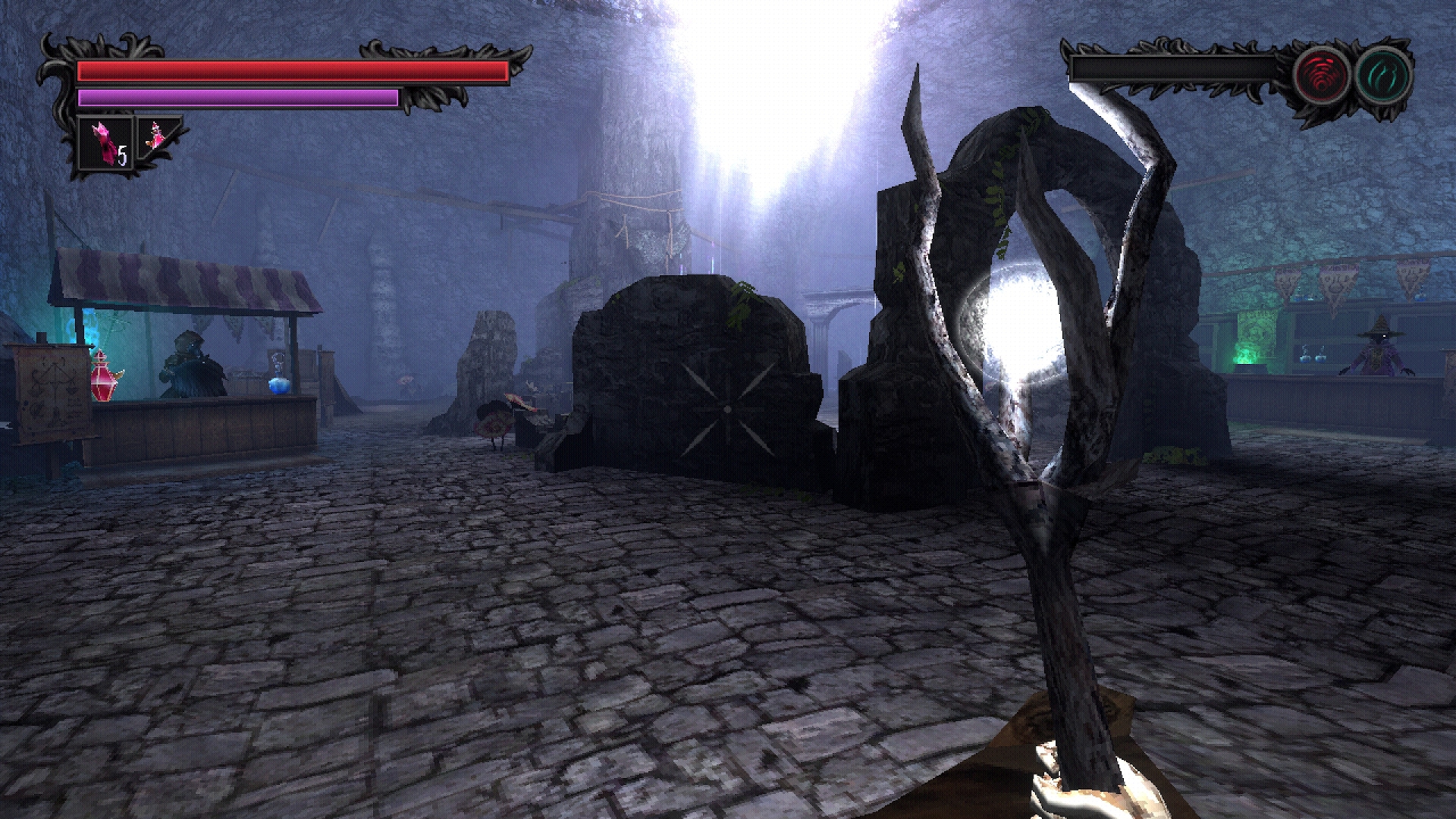Select the pink crystal currency icon
Screen dimensions: 1456x819
click(102, 140)
